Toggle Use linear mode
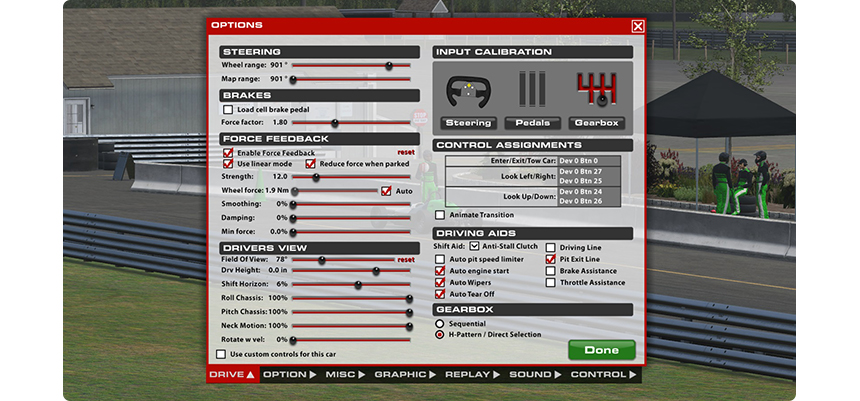This screenshot has height=401, width=860. click(x=228, y=164)
